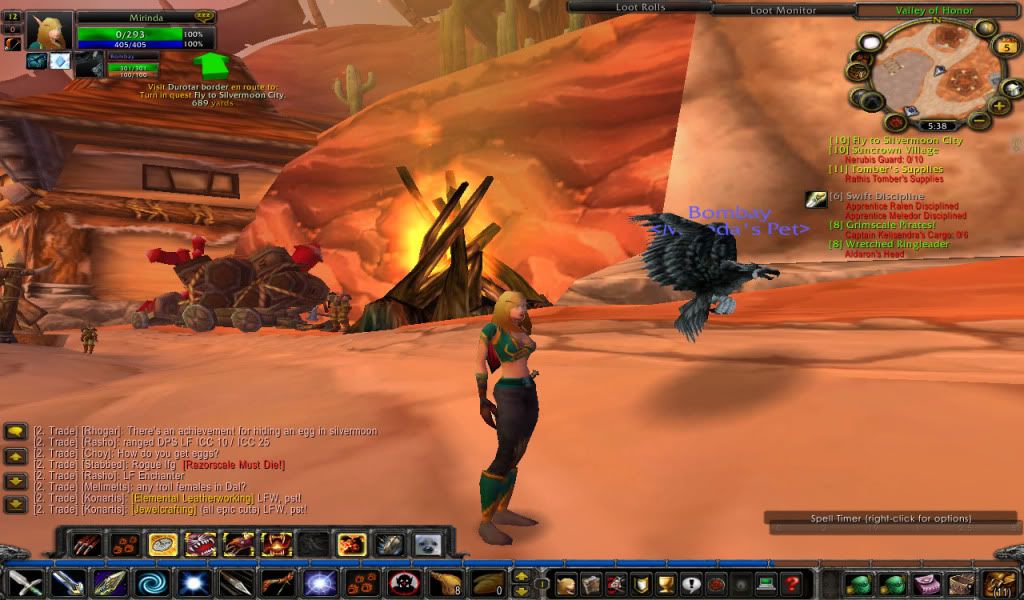Select the Grimscale Pirates! quest entry
The image size is (1024, 600).
click(x=890, y=225)
